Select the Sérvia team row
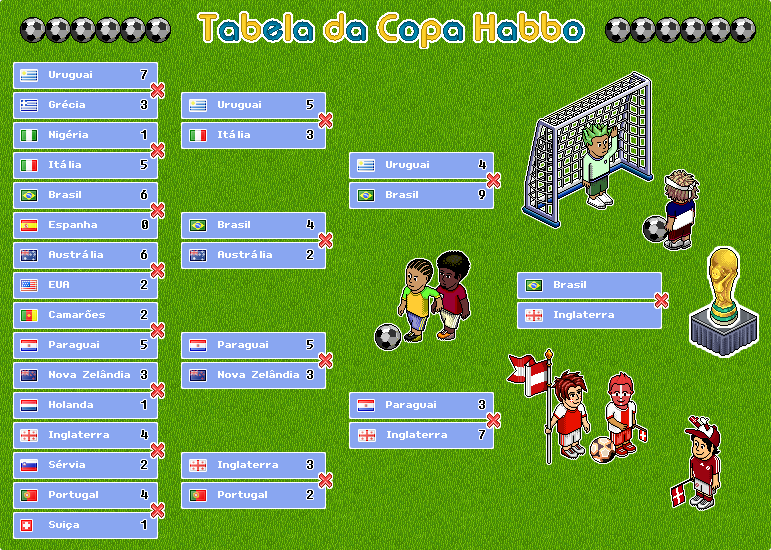 tap(85, 465)
